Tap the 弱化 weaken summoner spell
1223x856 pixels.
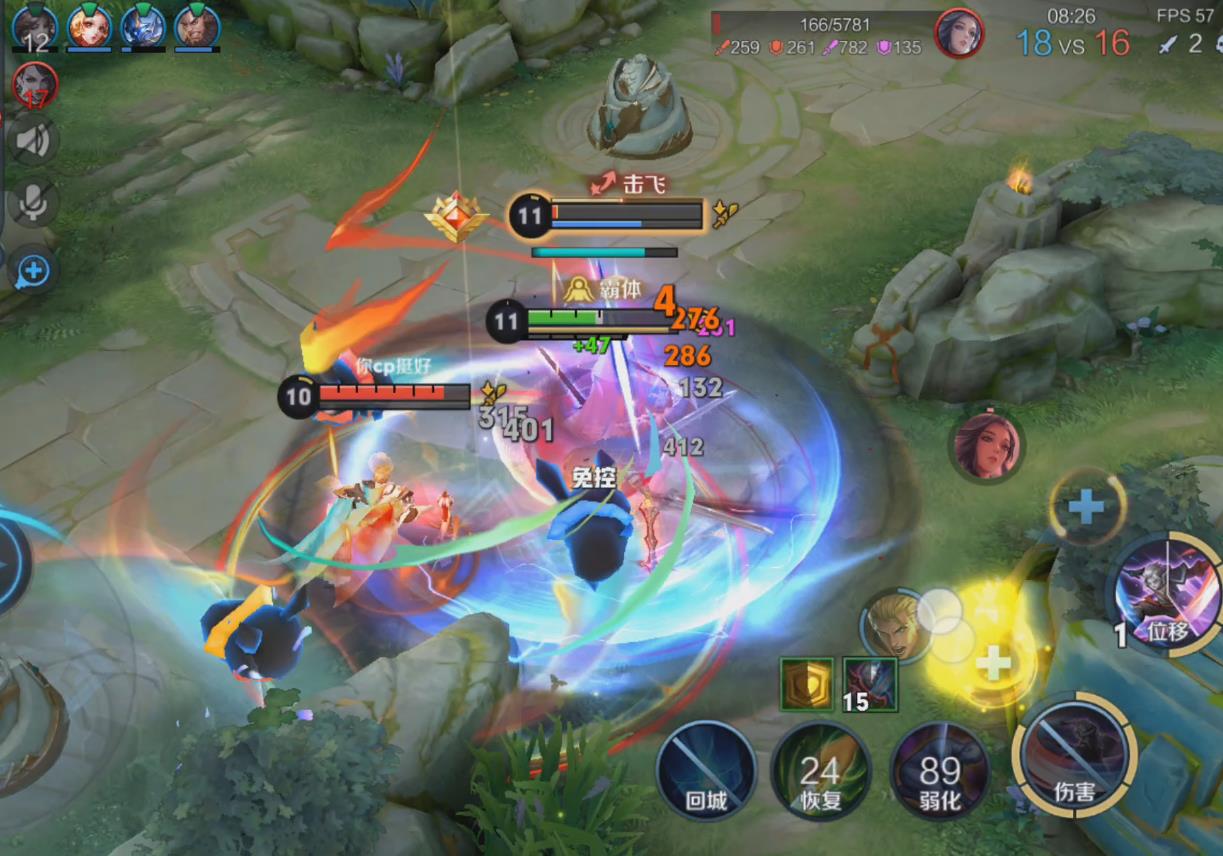[x=940, y=771]
